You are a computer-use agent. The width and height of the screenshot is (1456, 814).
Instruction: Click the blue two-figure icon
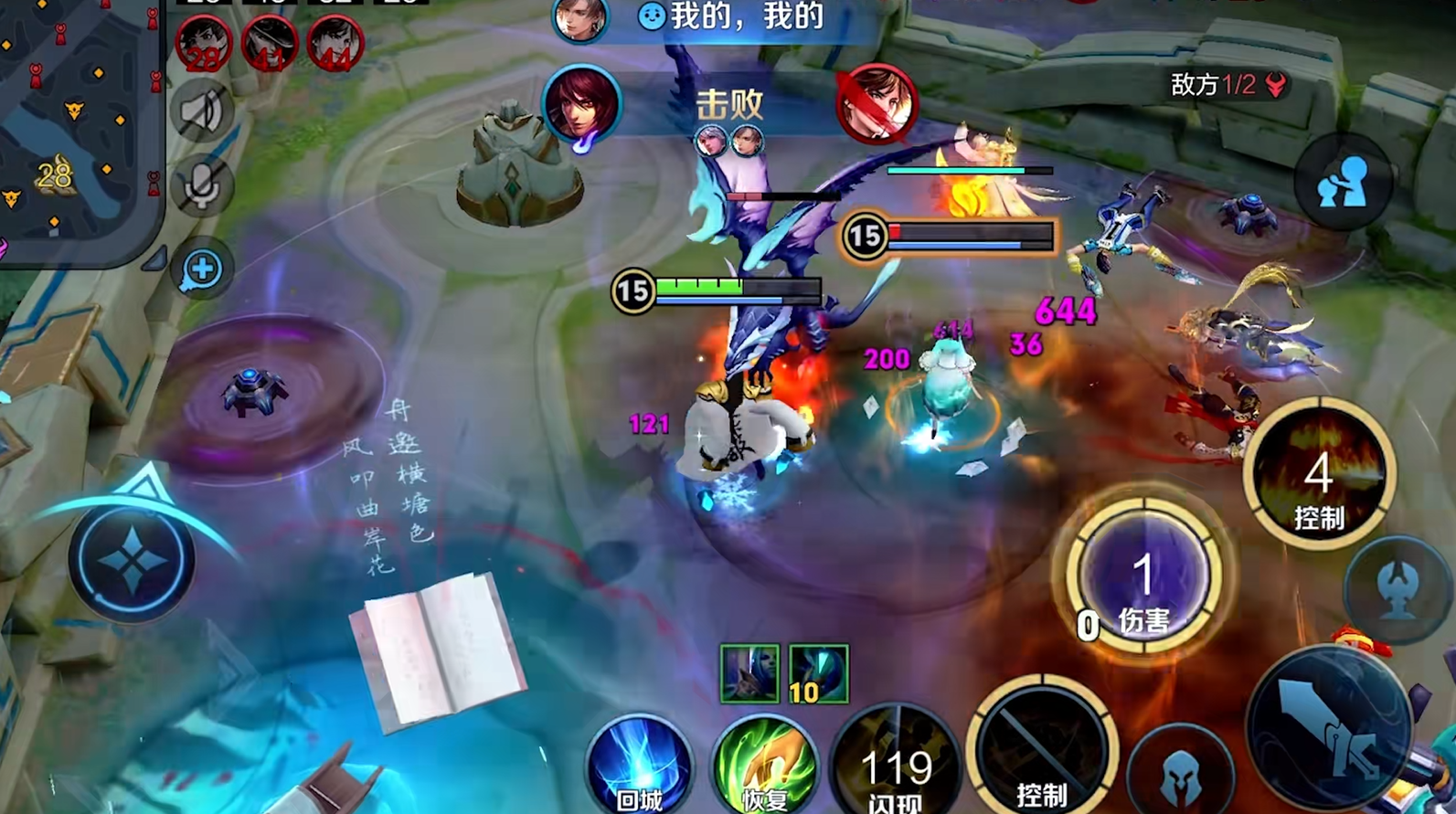pyautogui.click(x=1343, y=182)
